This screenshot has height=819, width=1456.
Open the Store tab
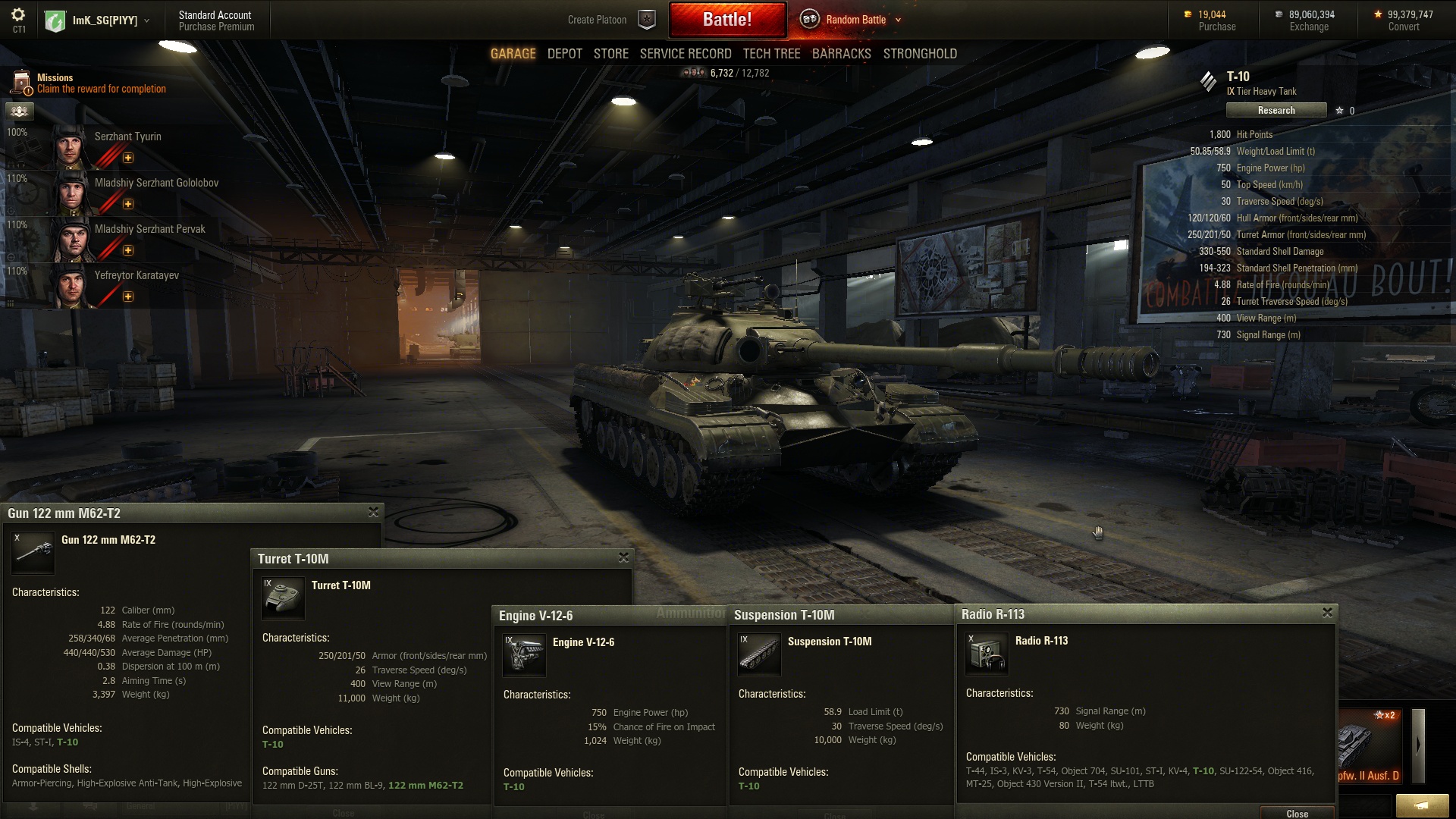[611, 54]
